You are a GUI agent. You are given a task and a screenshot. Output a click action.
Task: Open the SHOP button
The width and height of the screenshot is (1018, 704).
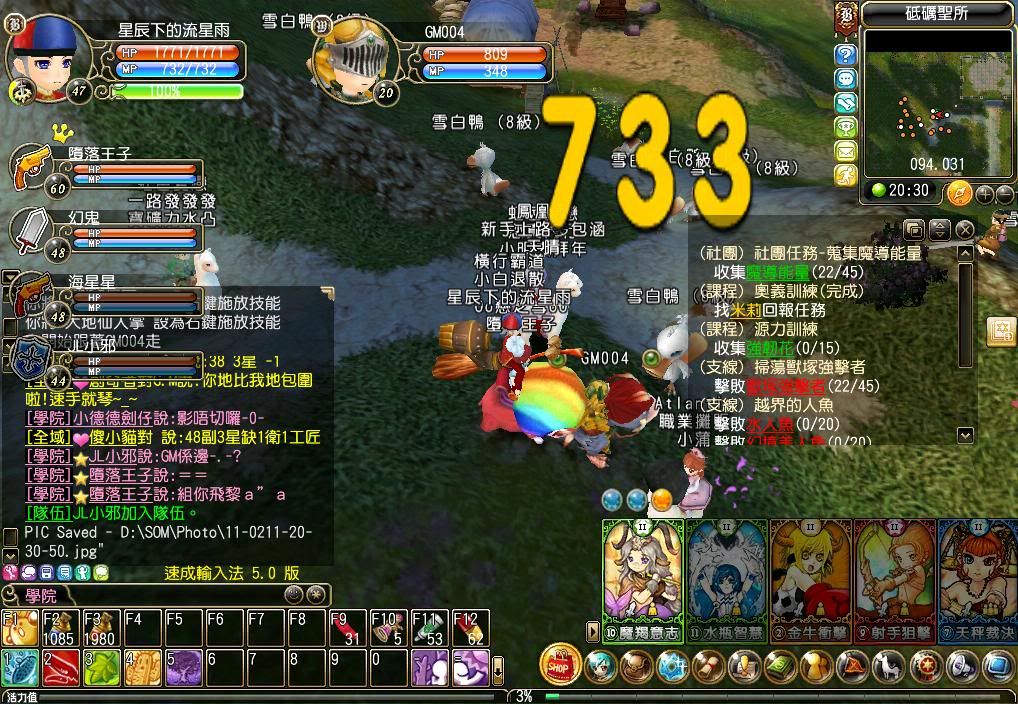(560, 664)
